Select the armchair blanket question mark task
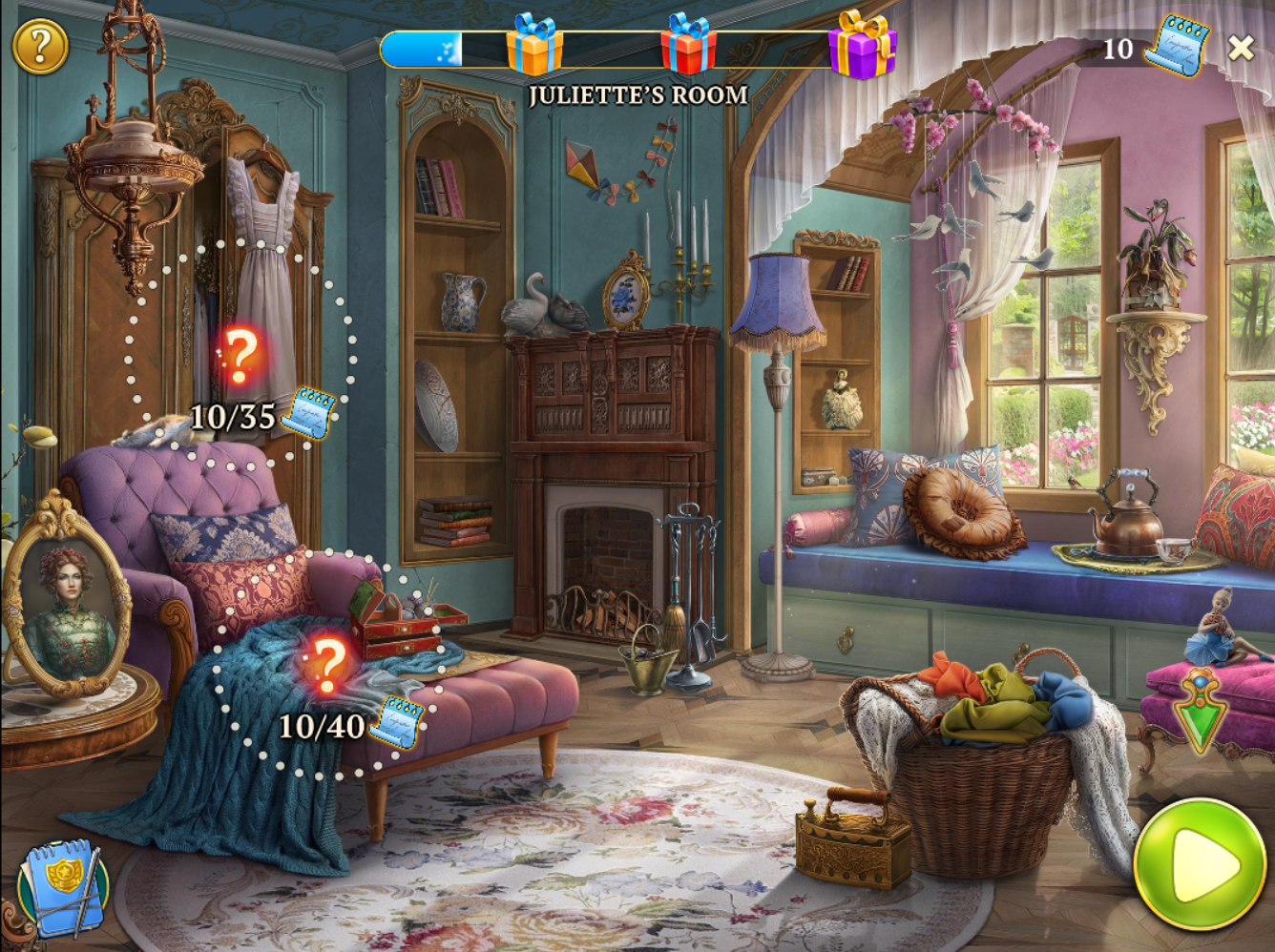 pos(328,664)
